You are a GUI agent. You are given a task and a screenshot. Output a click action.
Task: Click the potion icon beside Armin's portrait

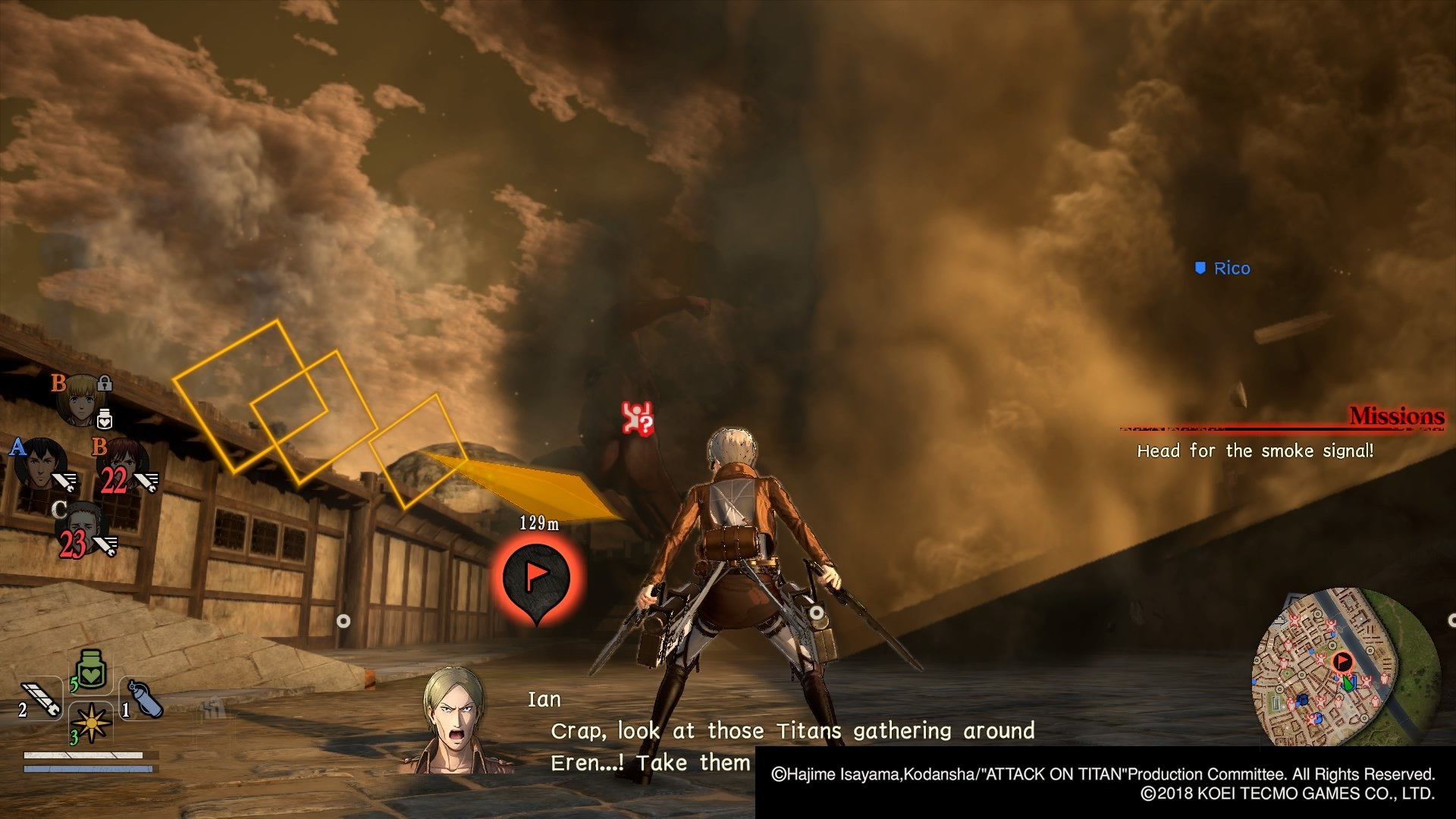(105, 419)
